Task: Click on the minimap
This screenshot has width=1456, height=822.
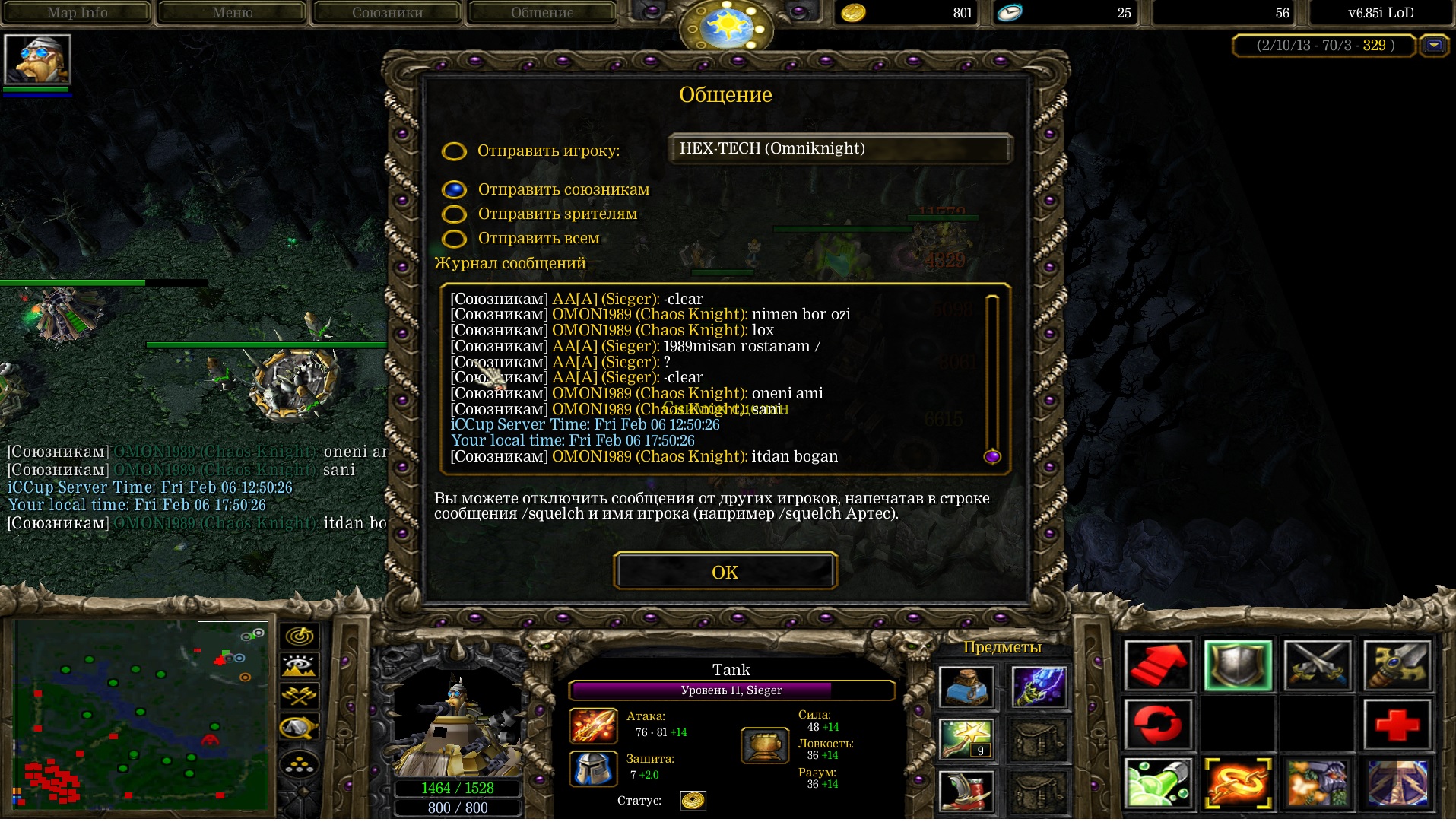Action: coord(141,715)
